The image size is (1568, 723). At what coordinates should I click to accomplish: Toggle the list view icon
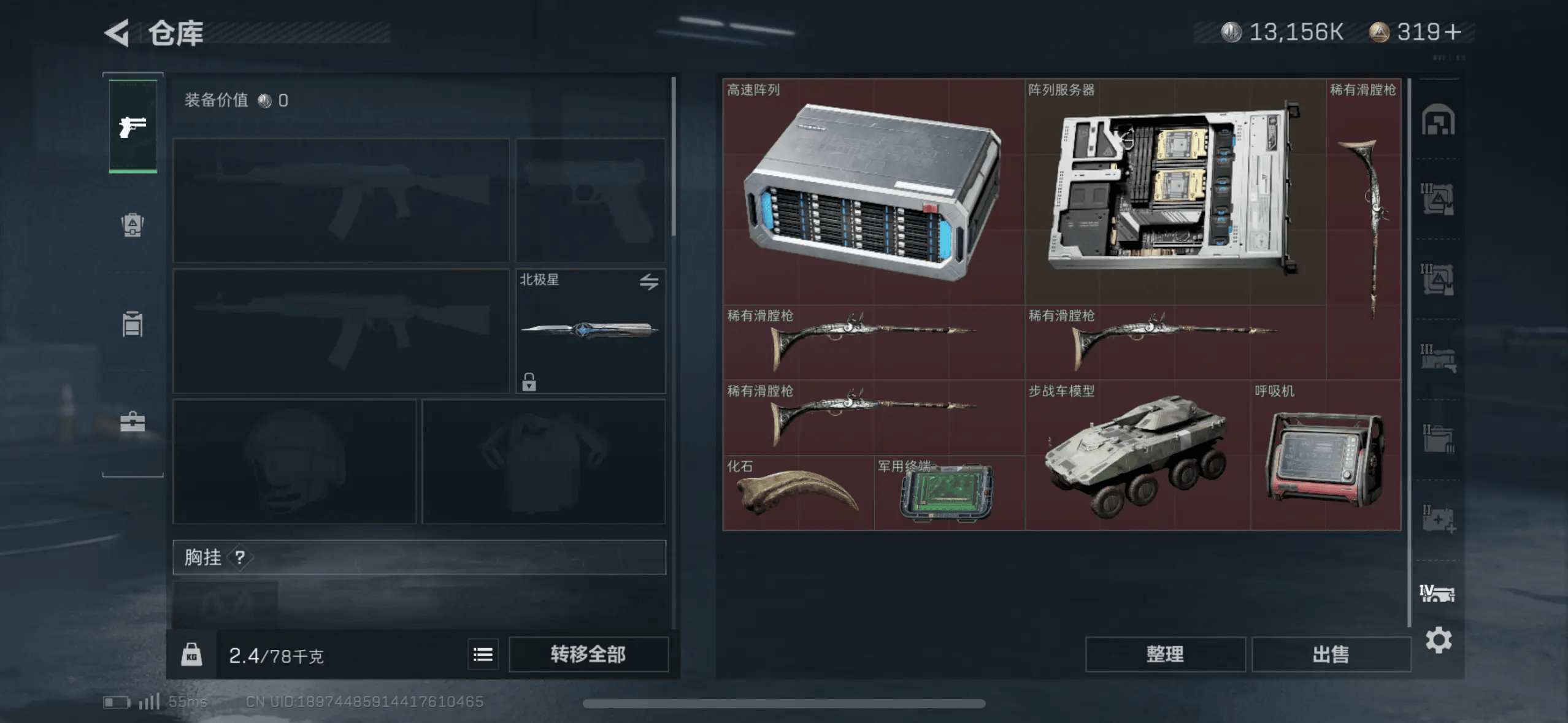point(483,655)
